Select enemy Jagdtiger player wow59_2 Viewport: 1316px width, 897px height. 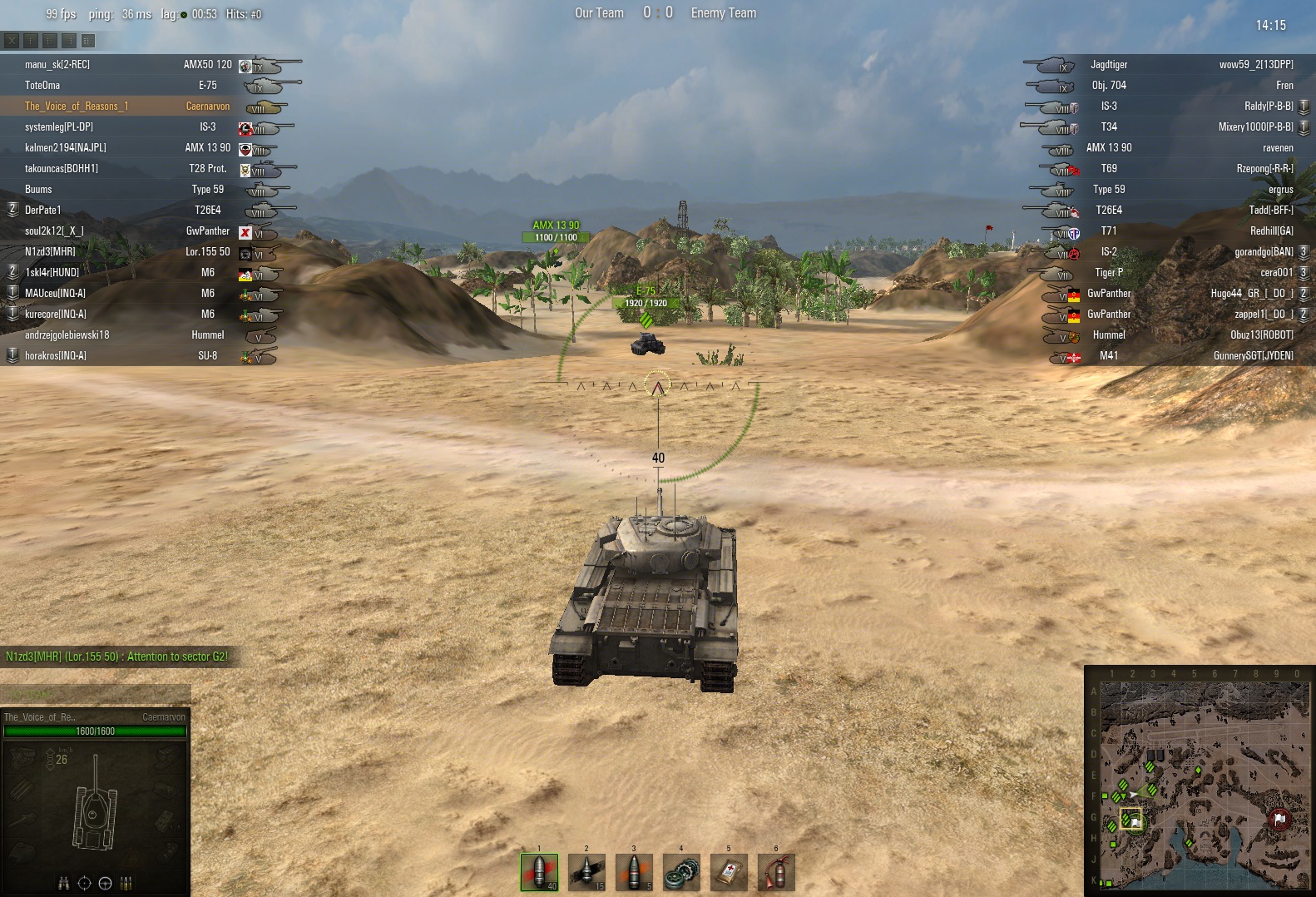(x=1165, y=65)
